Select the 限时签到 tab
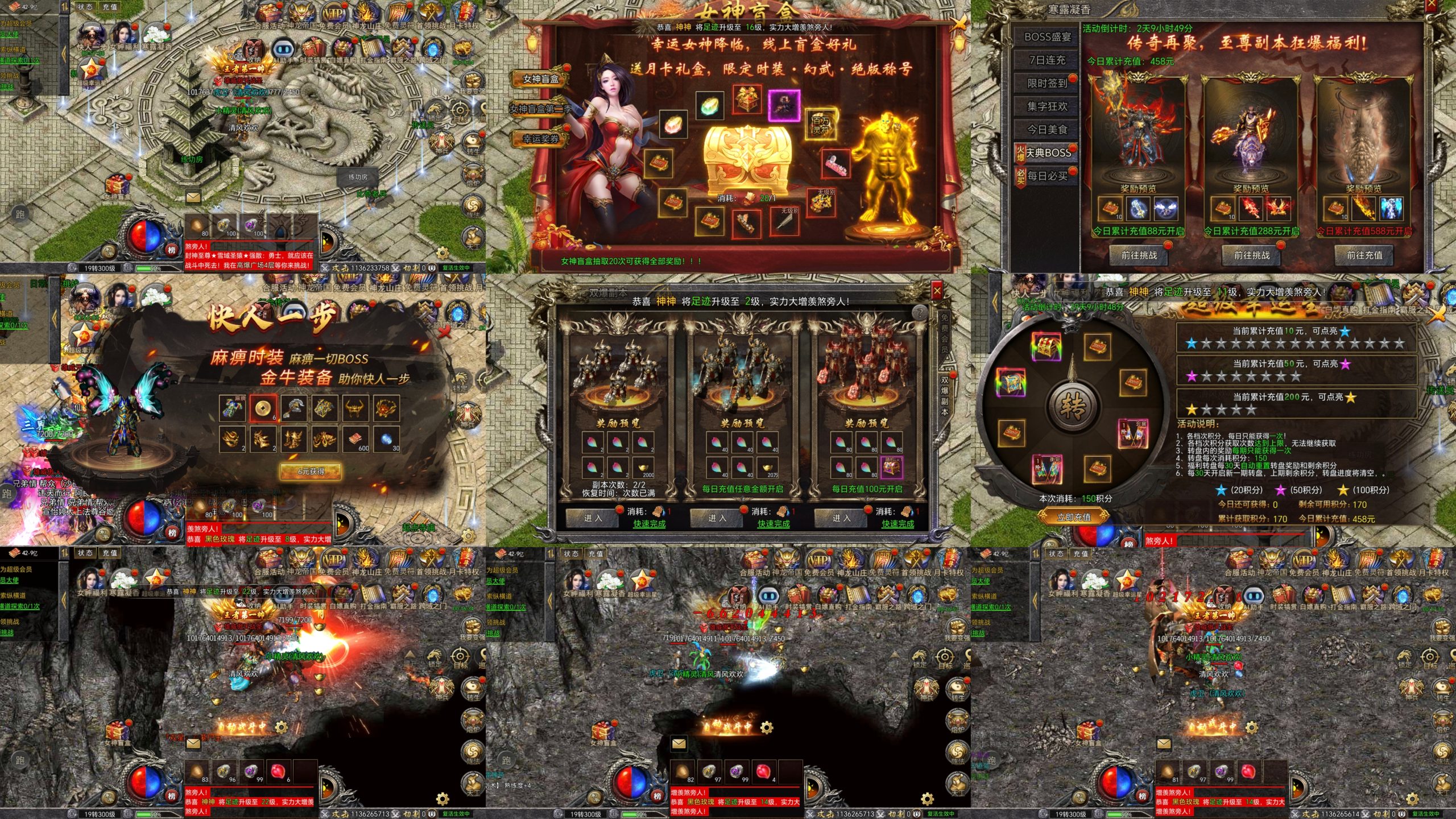 click(x=1047, y=84)
